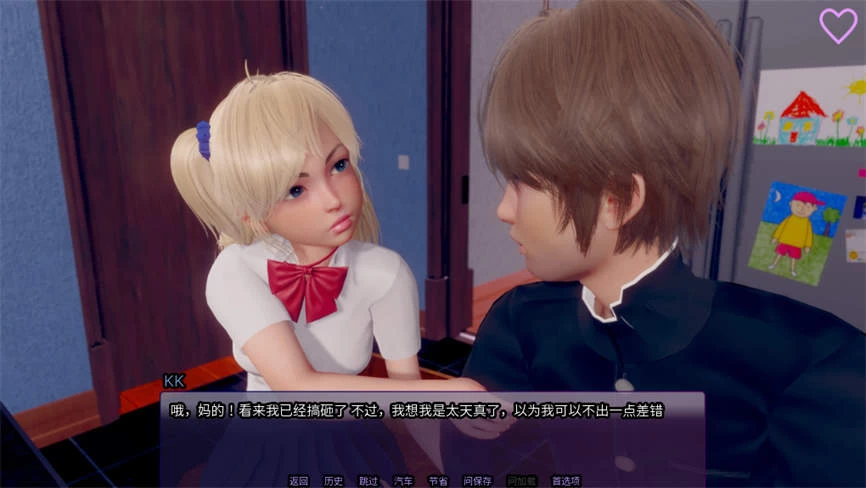Image resolution: width=866 pixels, height=488 pixels.
Task: Open the 节省 (Save) menu
Action: (x=438, y=481)
